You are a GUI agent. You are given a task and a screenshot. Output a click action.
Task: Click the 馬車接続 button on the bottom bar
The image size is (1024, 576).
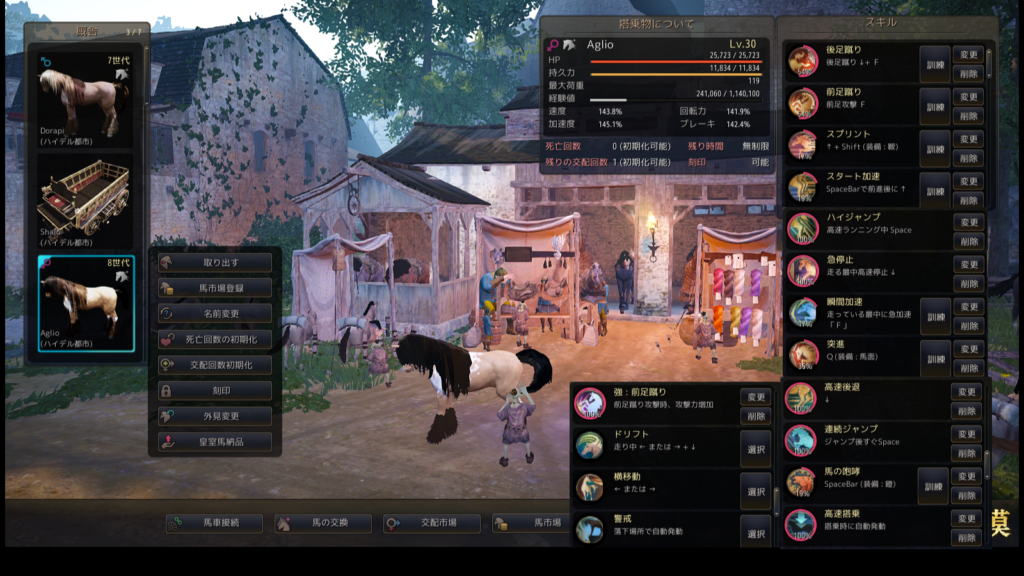pos(215,523)
